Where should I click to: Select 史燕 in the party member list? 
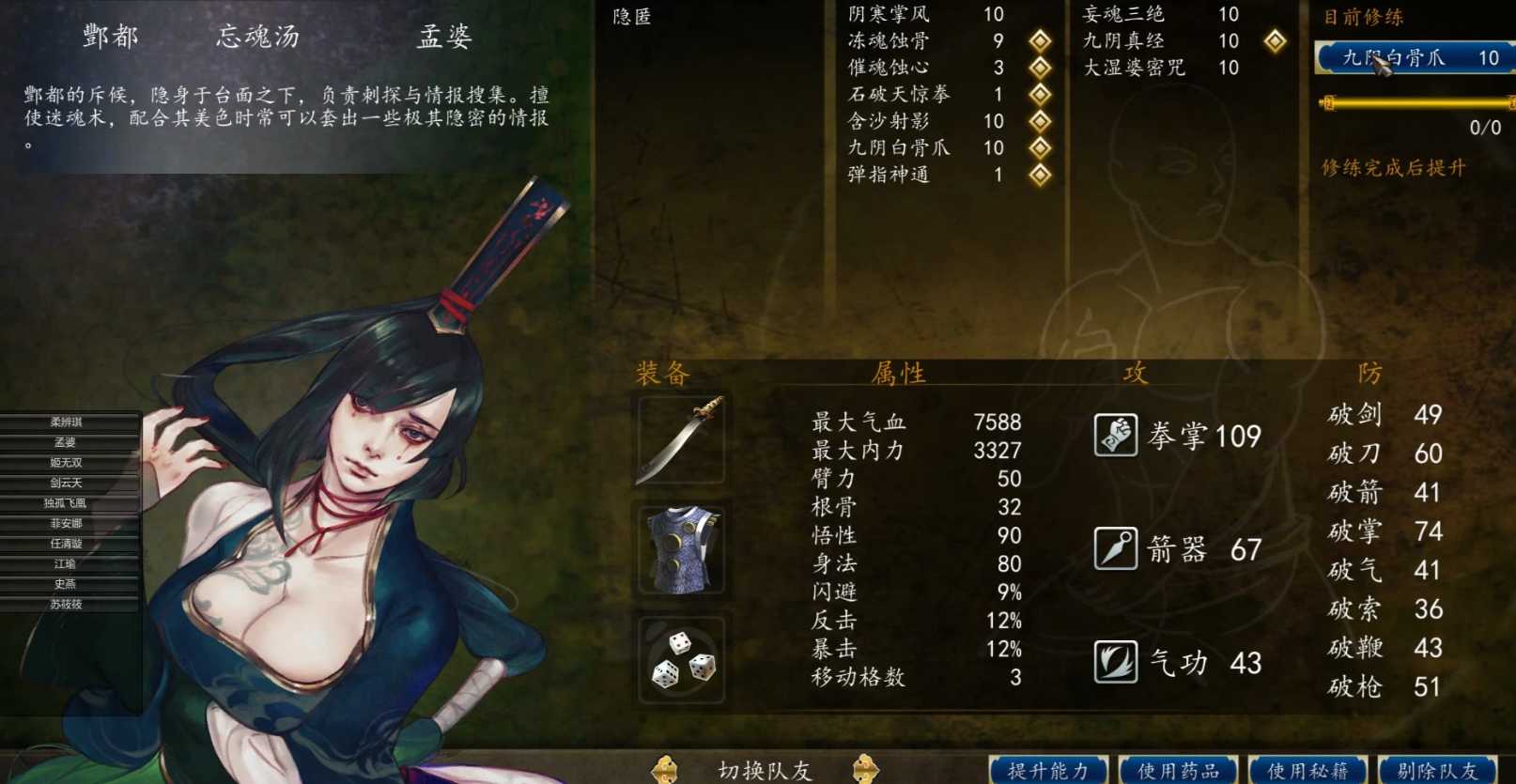pos(64,583)
